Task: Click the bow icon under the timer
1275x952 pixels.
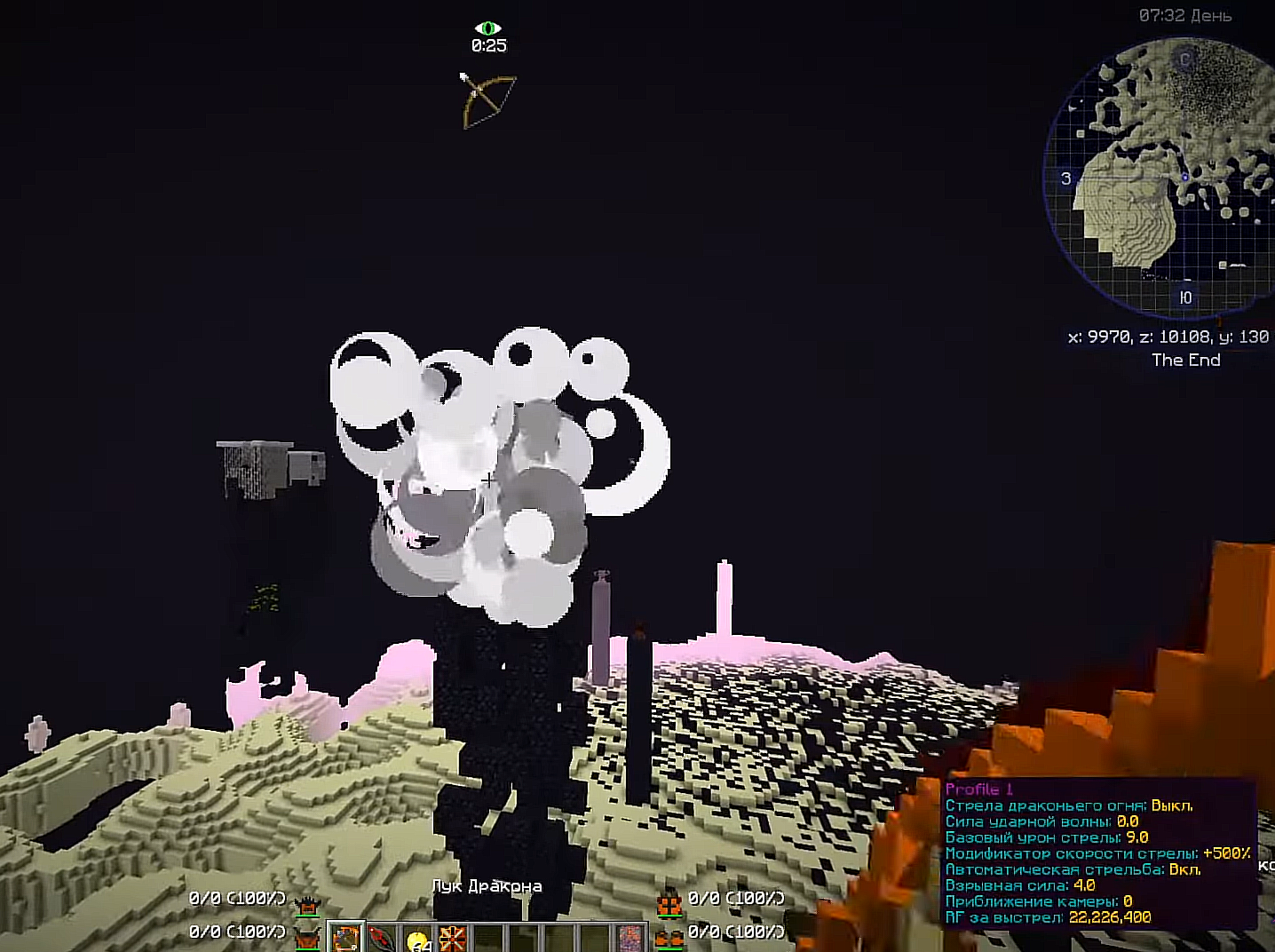Action: (x=488, y=99)
